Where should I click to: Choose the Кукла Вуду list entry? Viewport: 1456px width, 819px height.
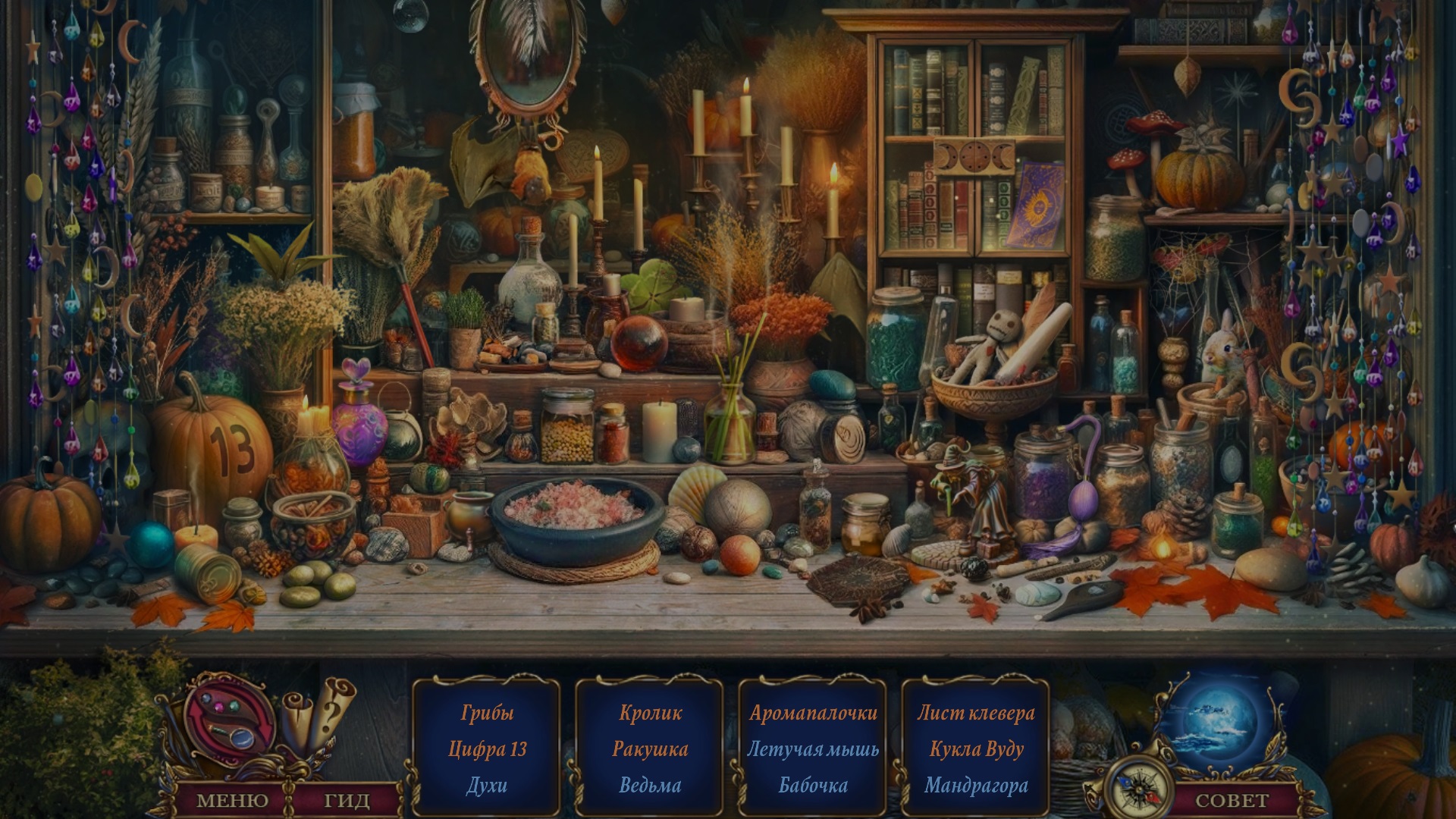coord(976,749)
